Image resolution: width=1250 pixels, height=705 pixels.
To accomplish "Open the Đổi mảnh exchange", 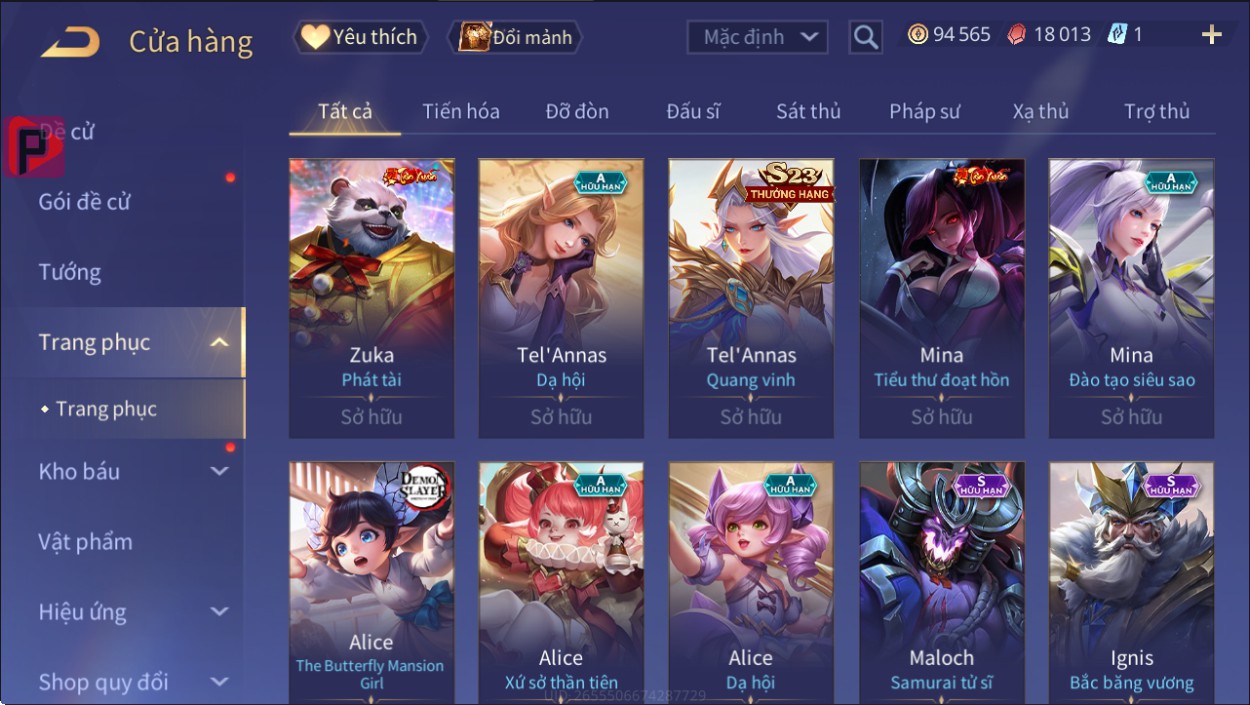I will [515, 38].
